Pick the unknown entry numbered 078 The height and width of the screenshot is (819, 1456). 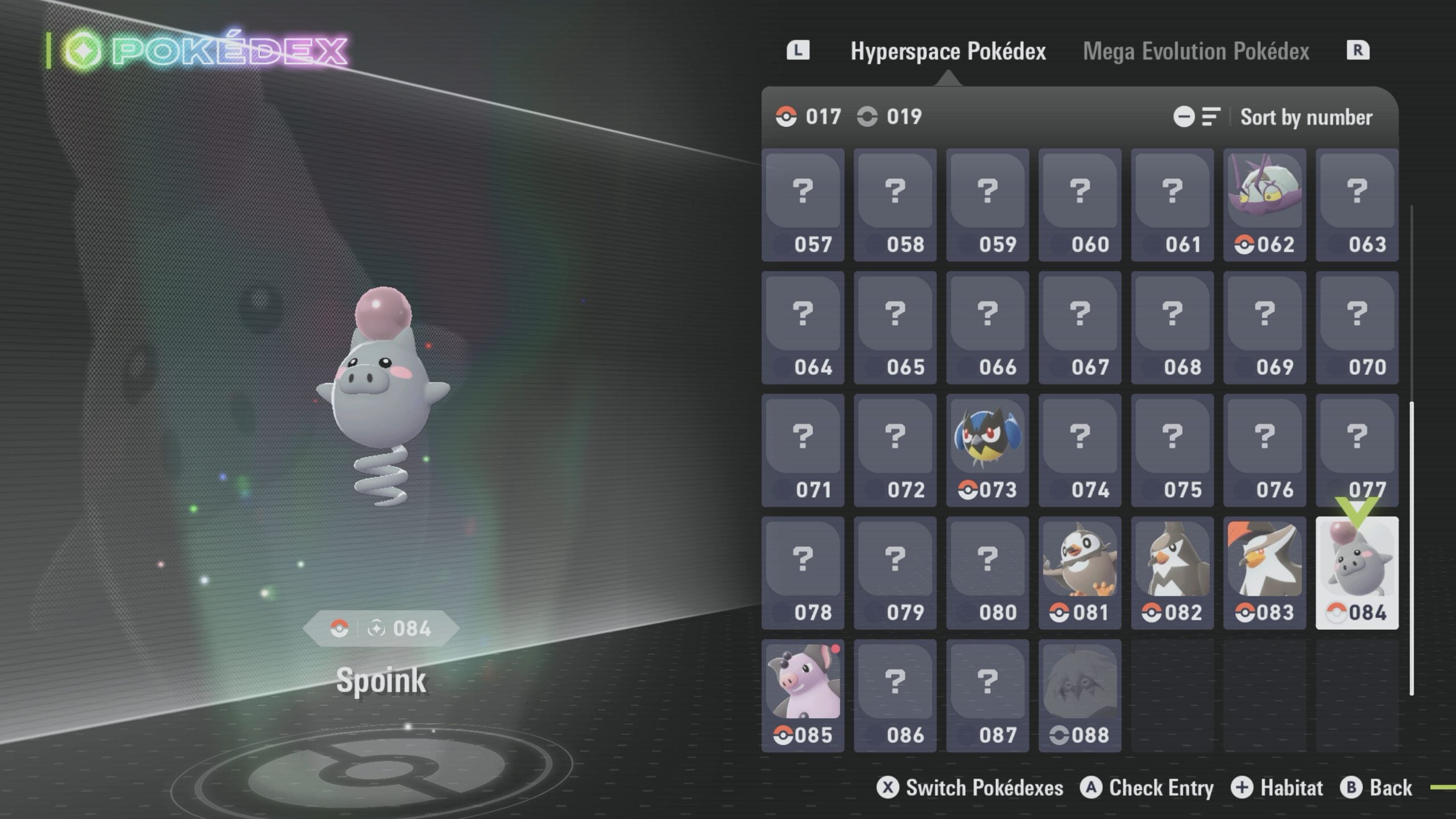[x=803, y=573]
